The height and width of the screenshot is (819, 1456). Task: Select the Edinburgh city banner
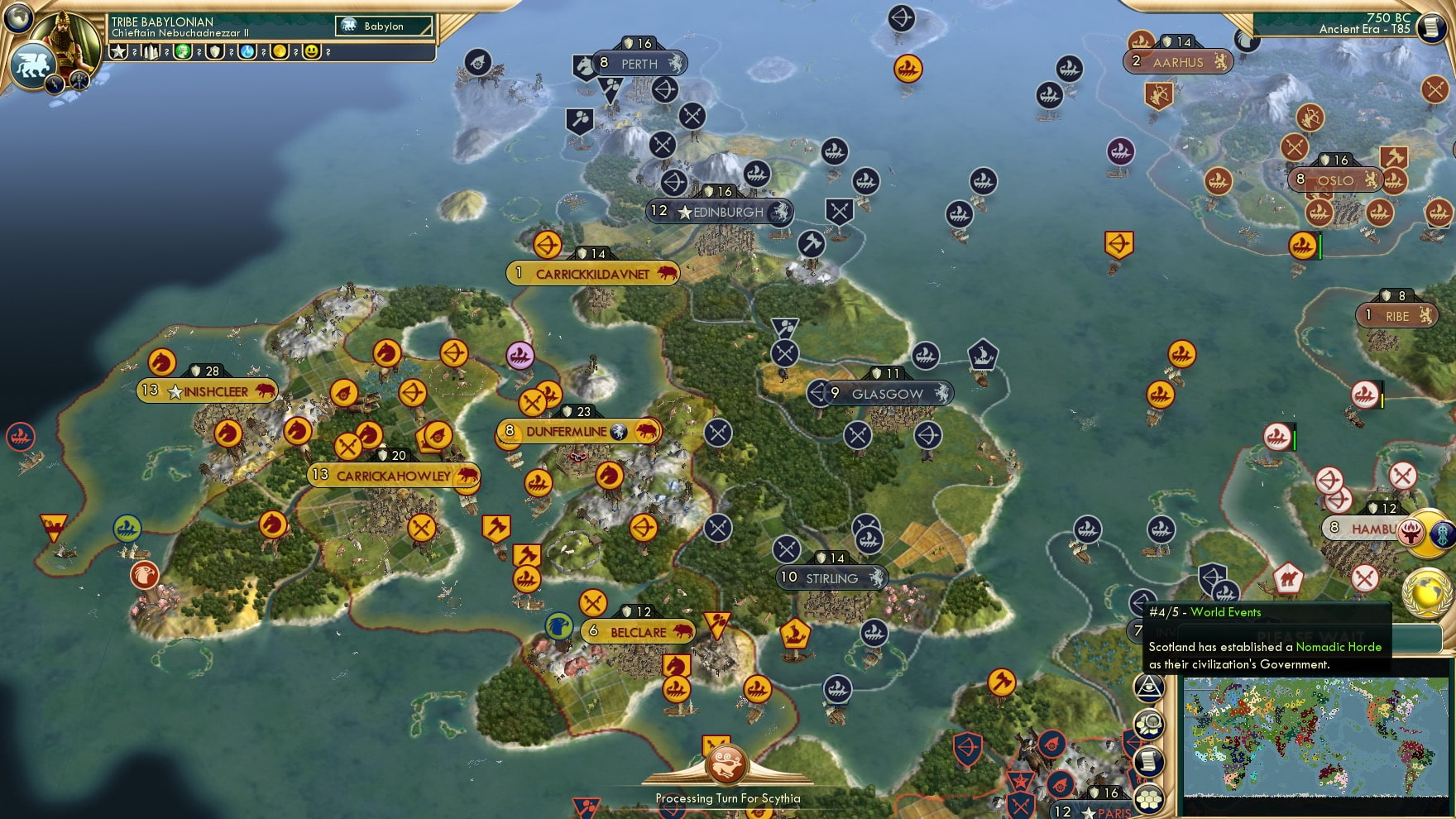pyautogui.click(x=717, y=212)
